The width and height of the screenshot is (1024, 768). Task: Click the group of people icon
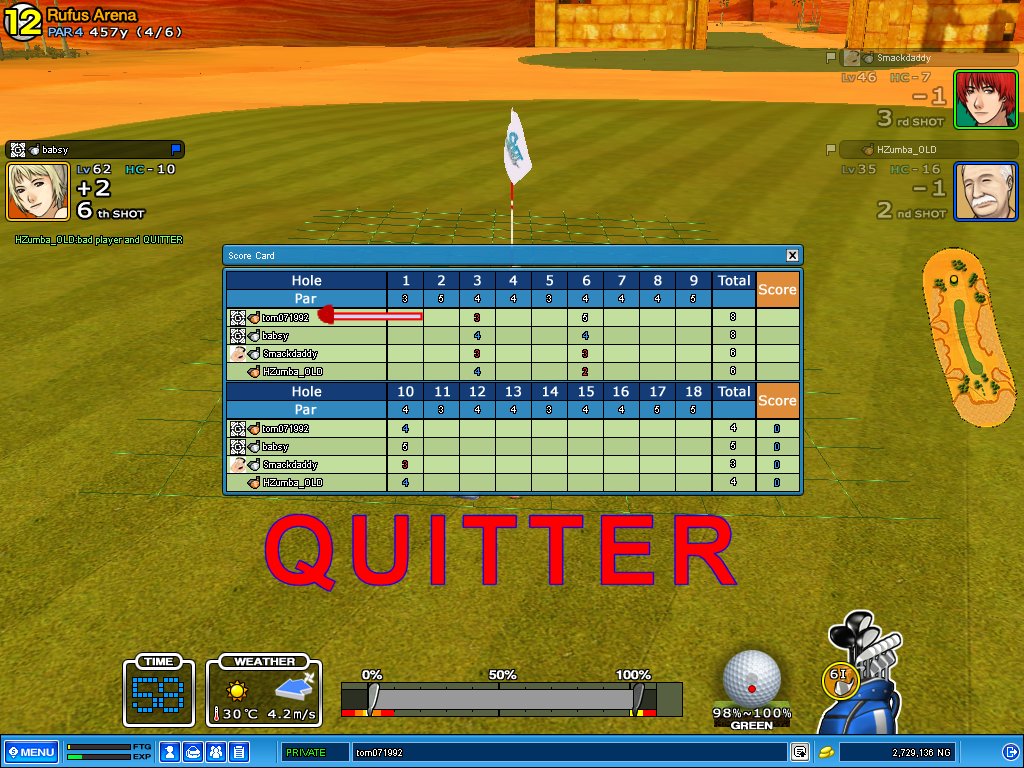(216, 752)
